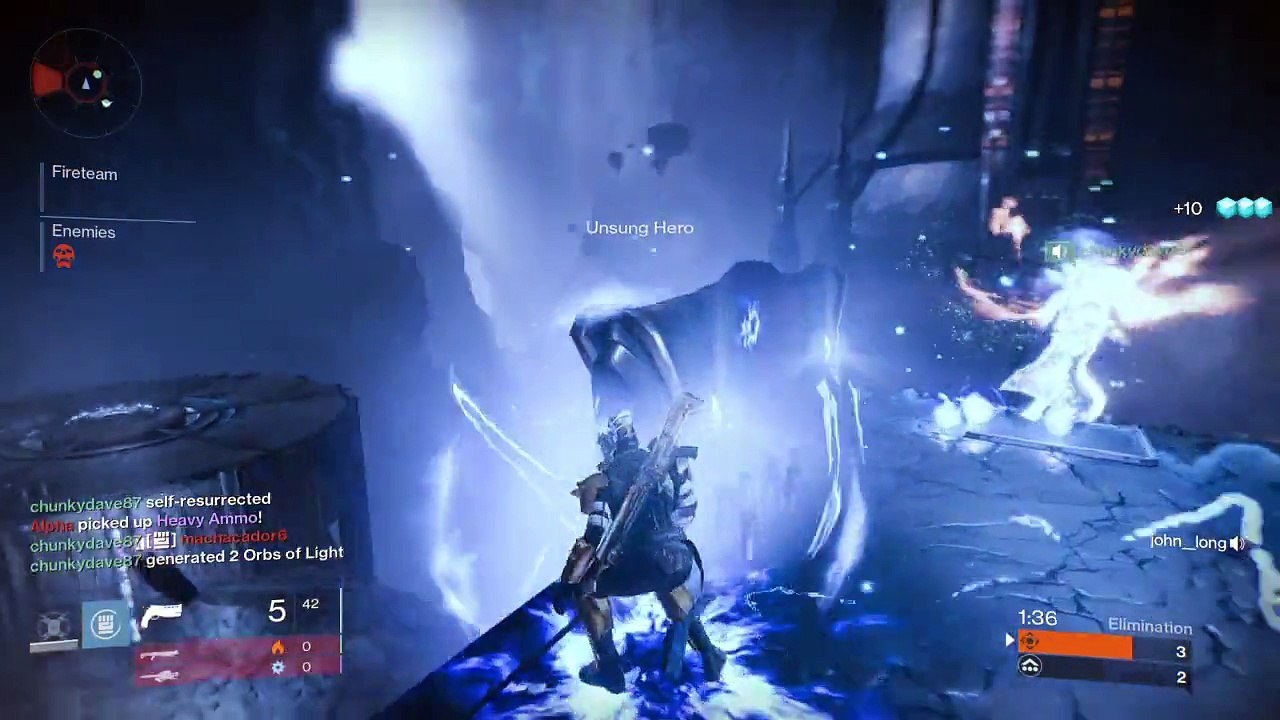
Task: Select the Orbs of Light kill feed line
Action: (187, 558)
